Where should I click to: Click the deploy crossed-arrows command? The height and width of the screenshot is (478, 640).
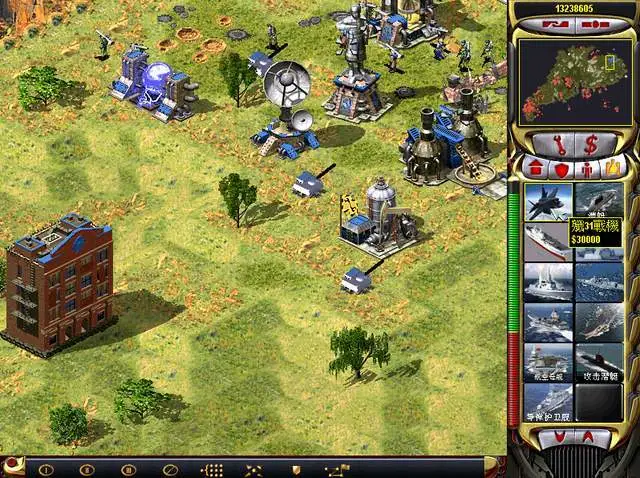pyautogui.click(x=254, y=469)
